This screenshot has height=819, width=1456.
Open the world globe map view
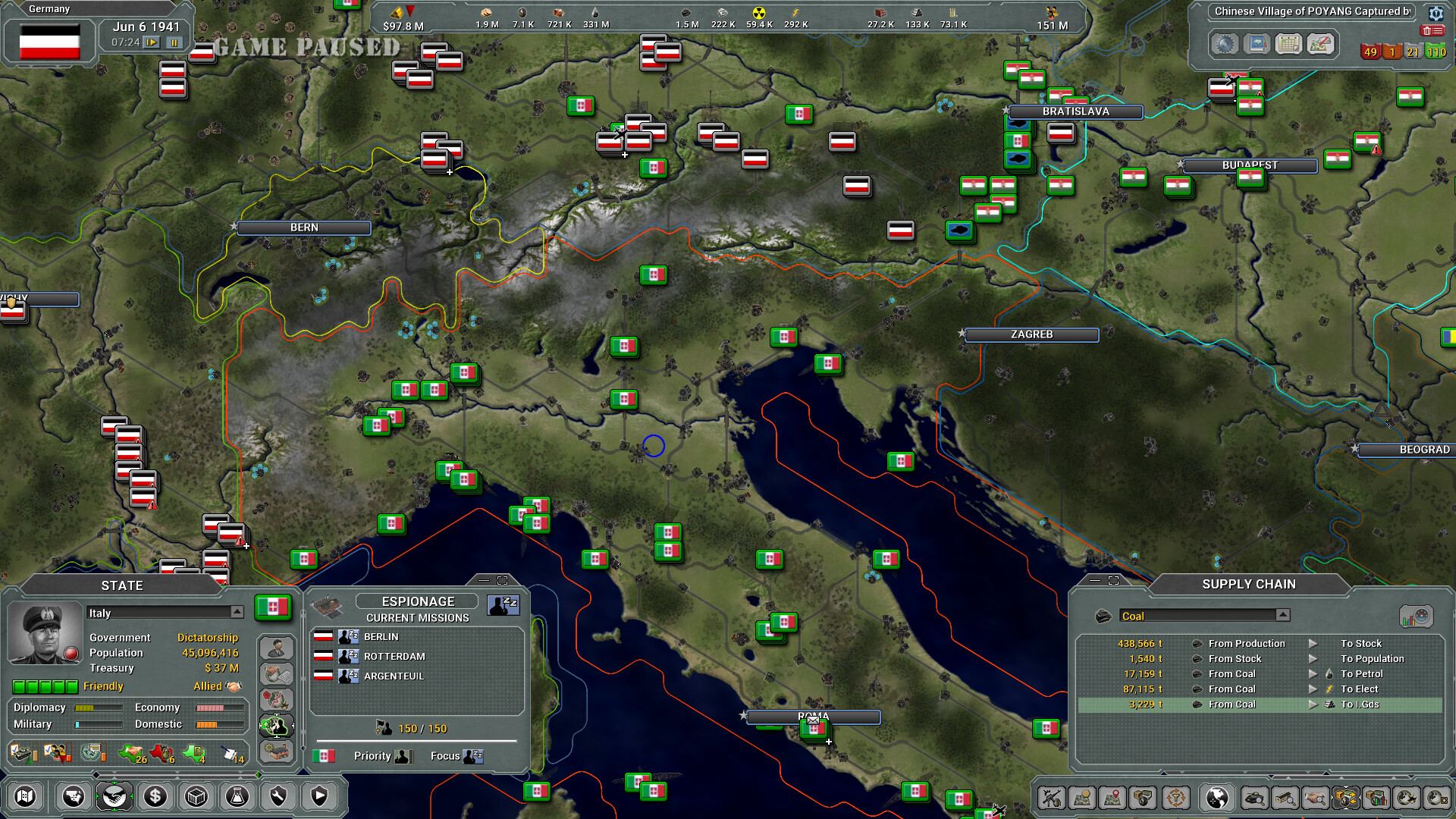(x=1219, y=798)
